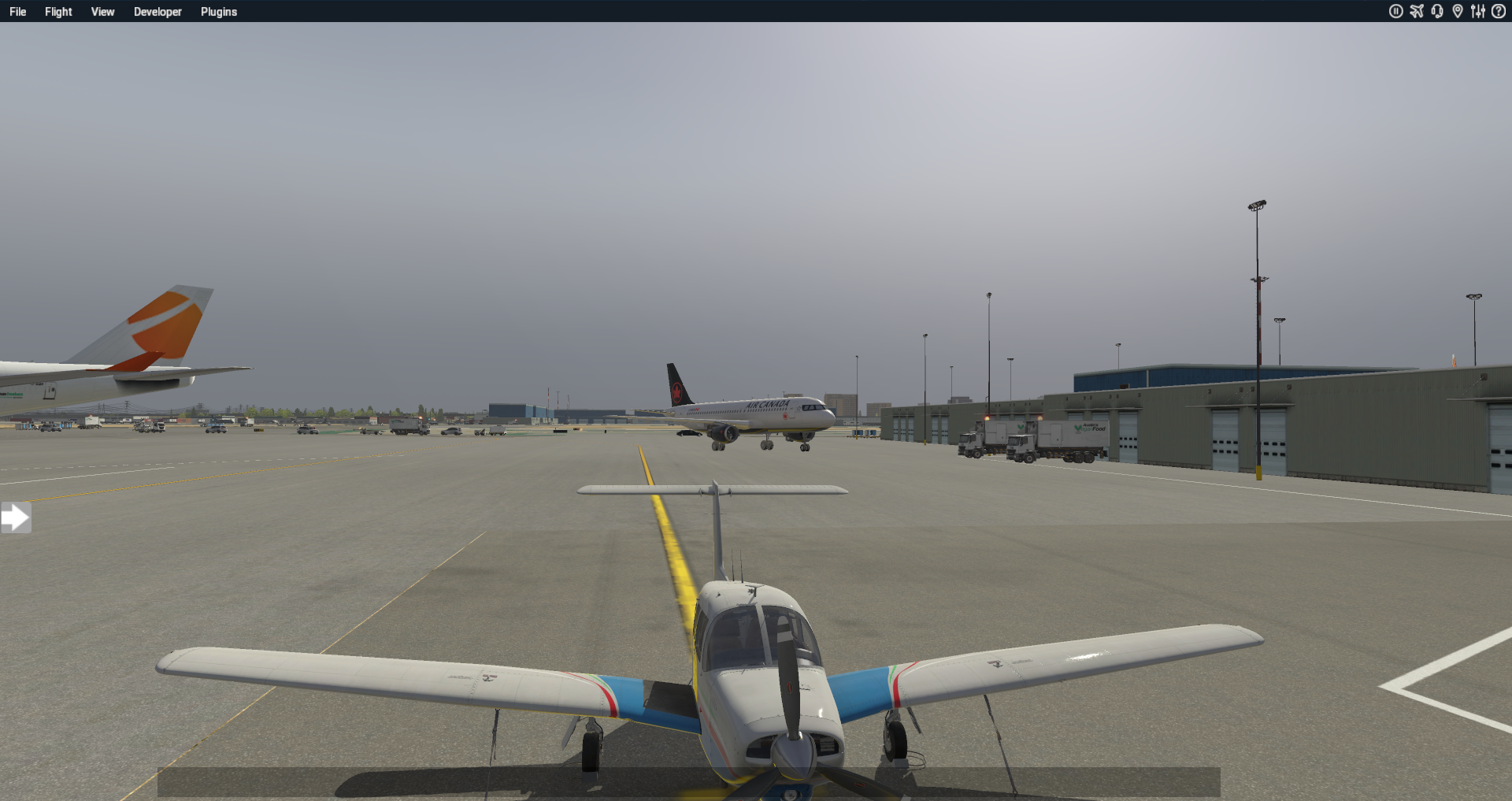Open the map using the location pin icon
Image resolution: width=1512 pixels, height=801 pixels.
1458,11
